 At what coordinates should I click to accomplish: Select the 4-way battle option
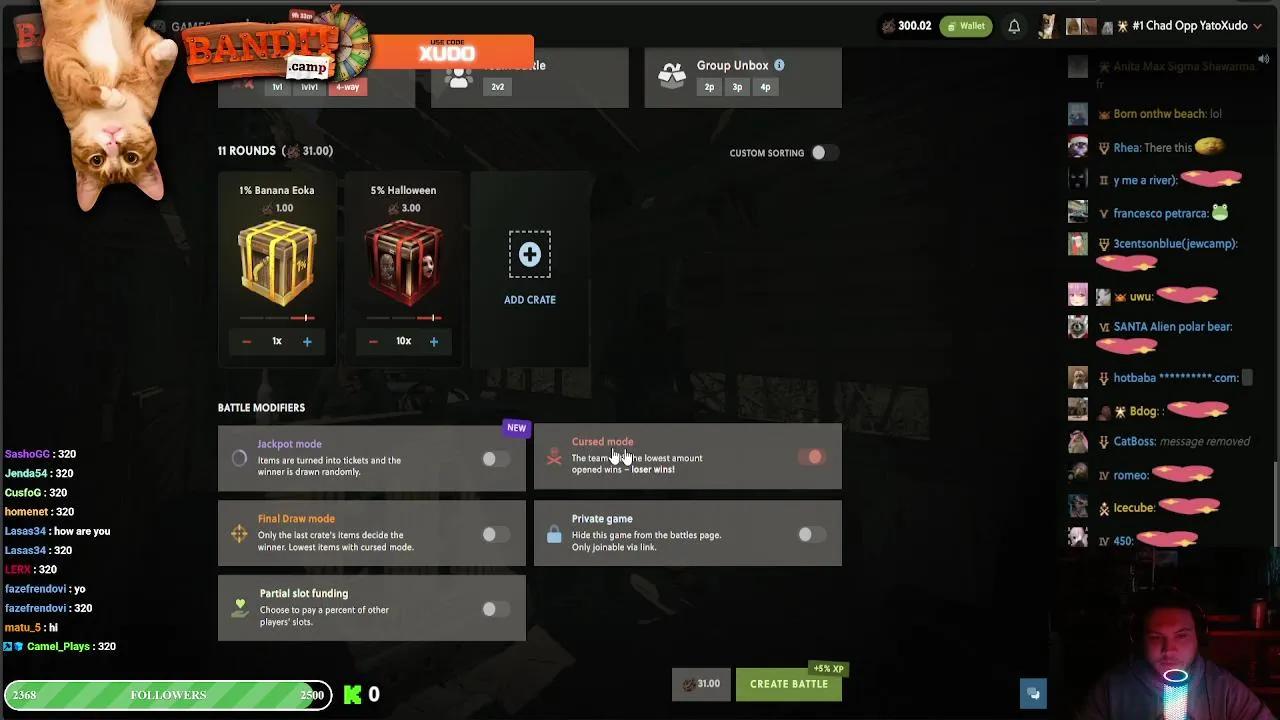tap(347, 87)
